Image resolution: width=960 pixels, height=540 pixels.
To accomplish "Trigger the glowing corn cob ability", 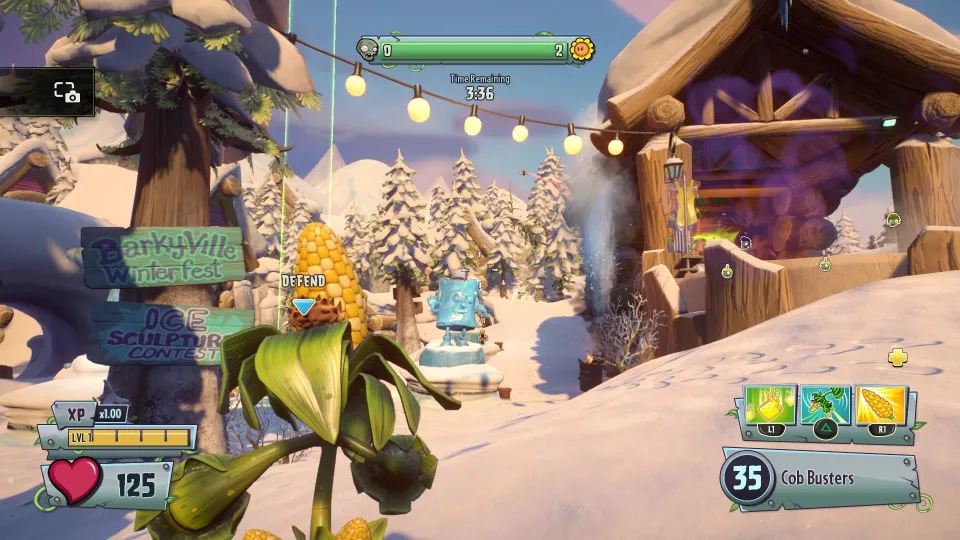I will pyautogui.click(x=881, y=406).
